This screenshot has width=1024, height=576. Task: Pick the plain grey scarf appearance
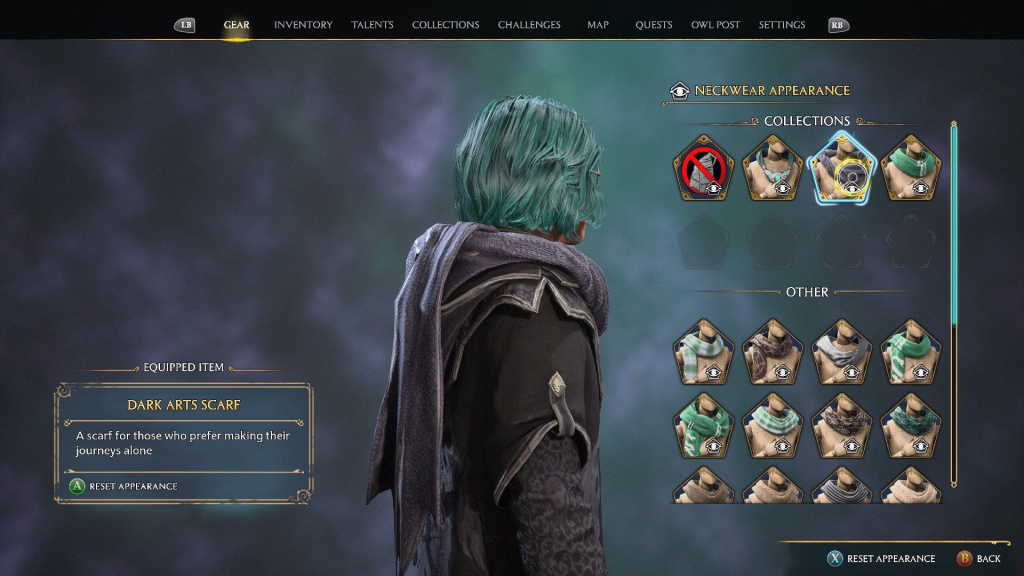[x=842, y=352]
